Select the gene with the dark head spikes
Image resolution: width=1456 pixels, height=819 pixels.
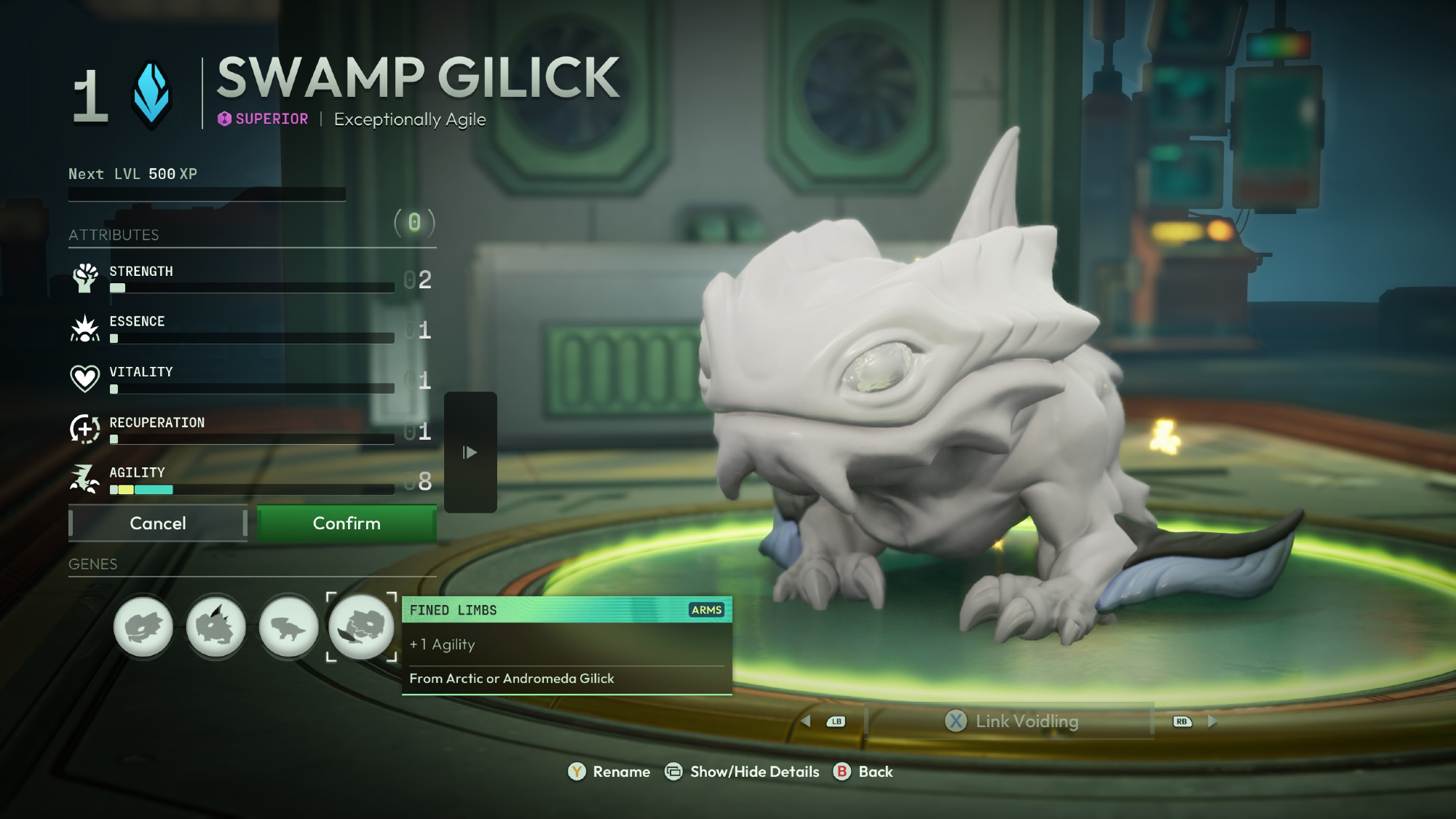coord(216,626)
